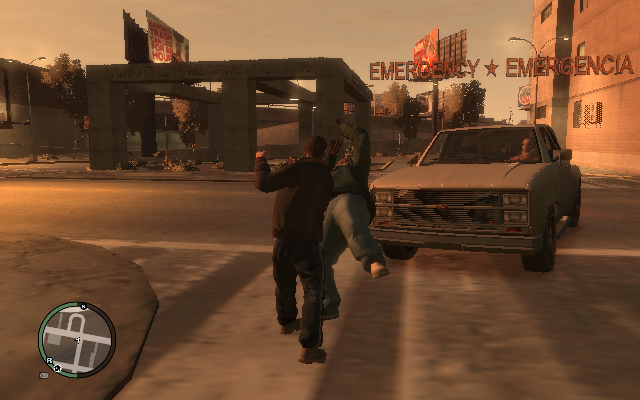Click the north N marker on radar

click(x=84, y=306)
